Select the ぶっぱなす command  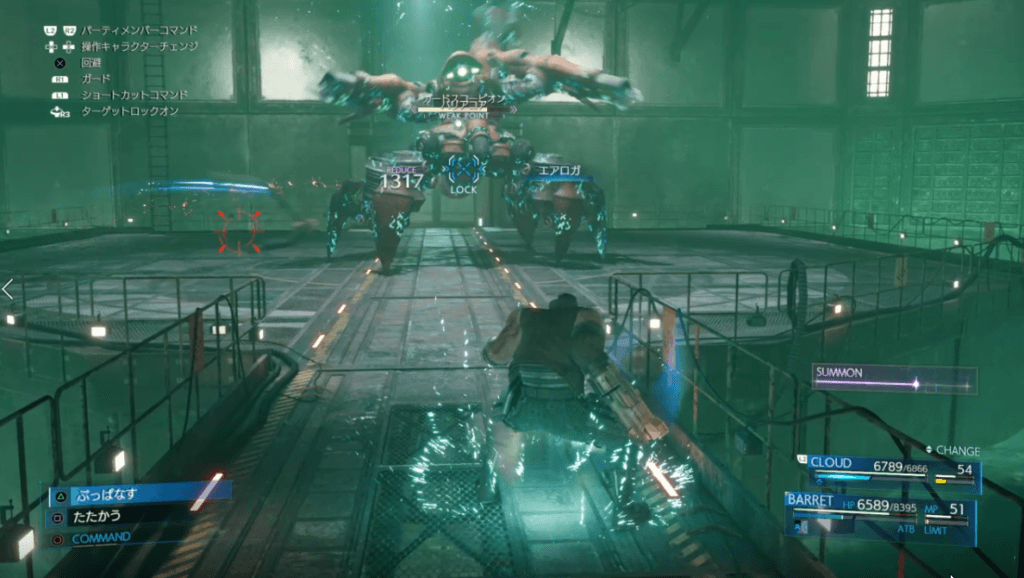(x=135, y=493)
